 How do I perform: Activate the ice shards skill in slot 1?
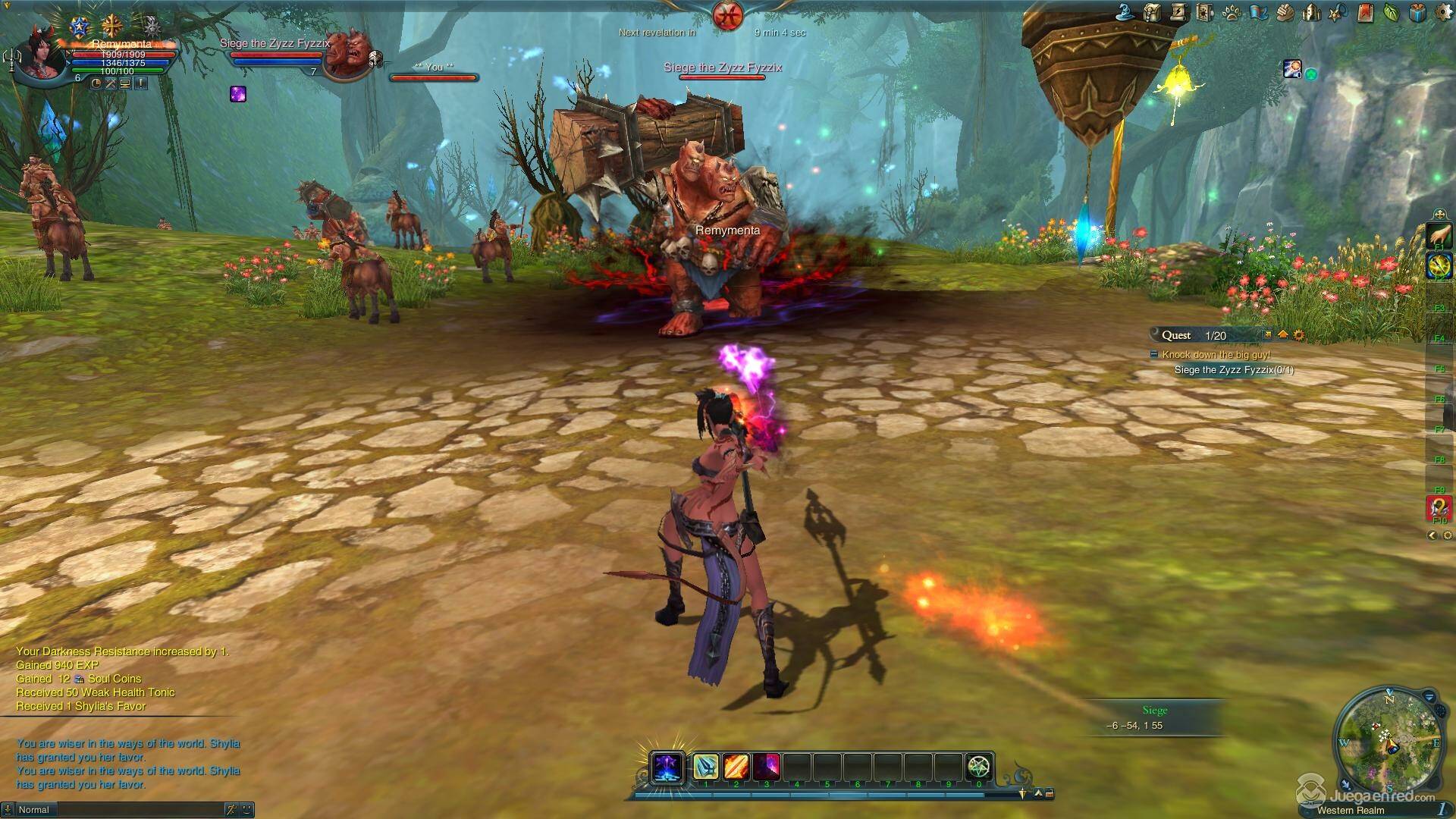point(705,767)
